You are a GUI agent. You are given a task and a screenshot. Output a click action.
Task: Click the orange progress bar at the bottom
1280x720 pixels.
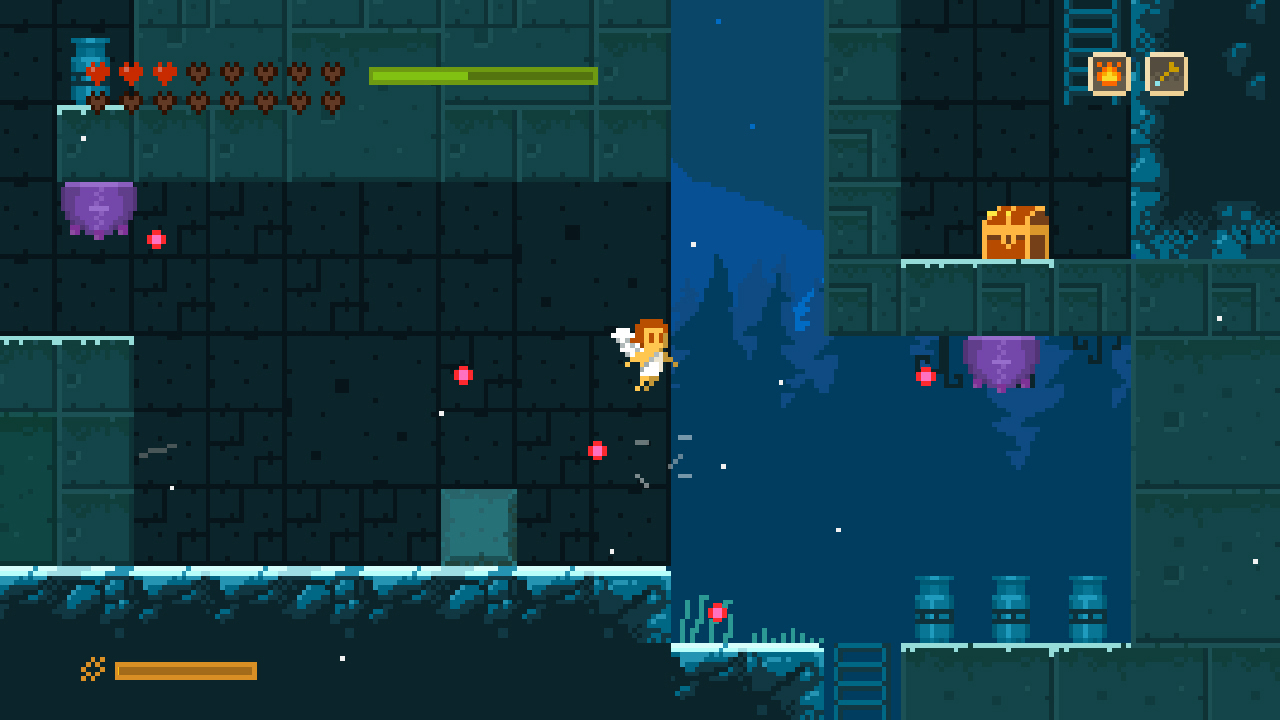click(187, 670)
